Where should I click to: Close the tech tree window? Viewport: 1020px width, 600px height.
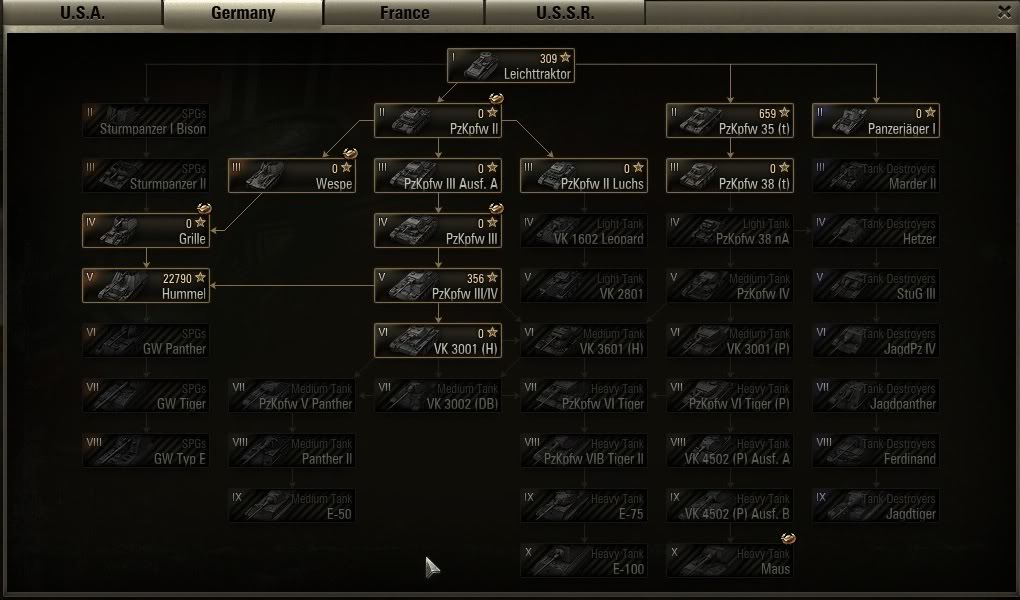[1004, 12]
